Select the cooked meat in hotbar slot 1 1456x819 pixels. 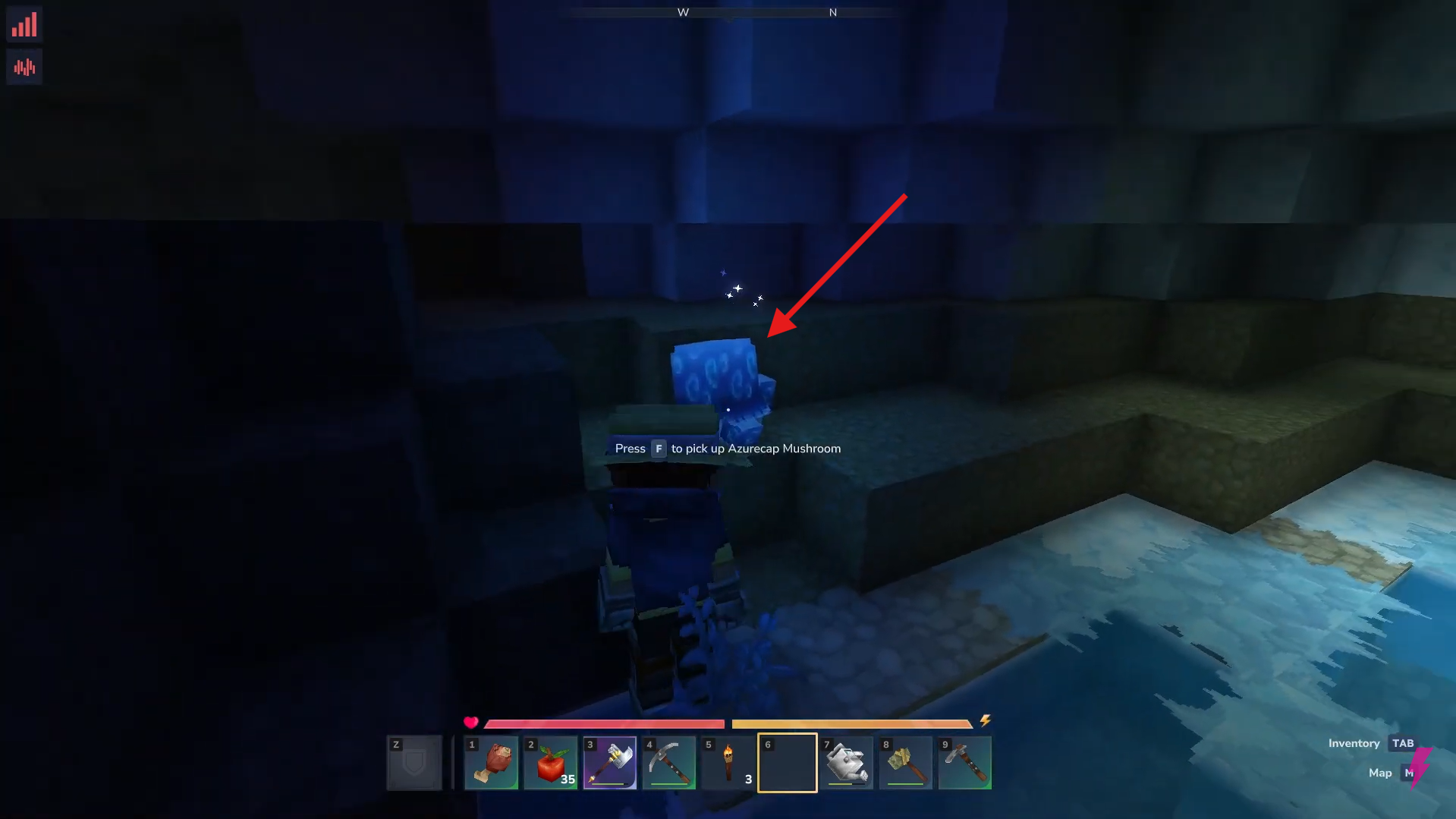coord(490,762)
